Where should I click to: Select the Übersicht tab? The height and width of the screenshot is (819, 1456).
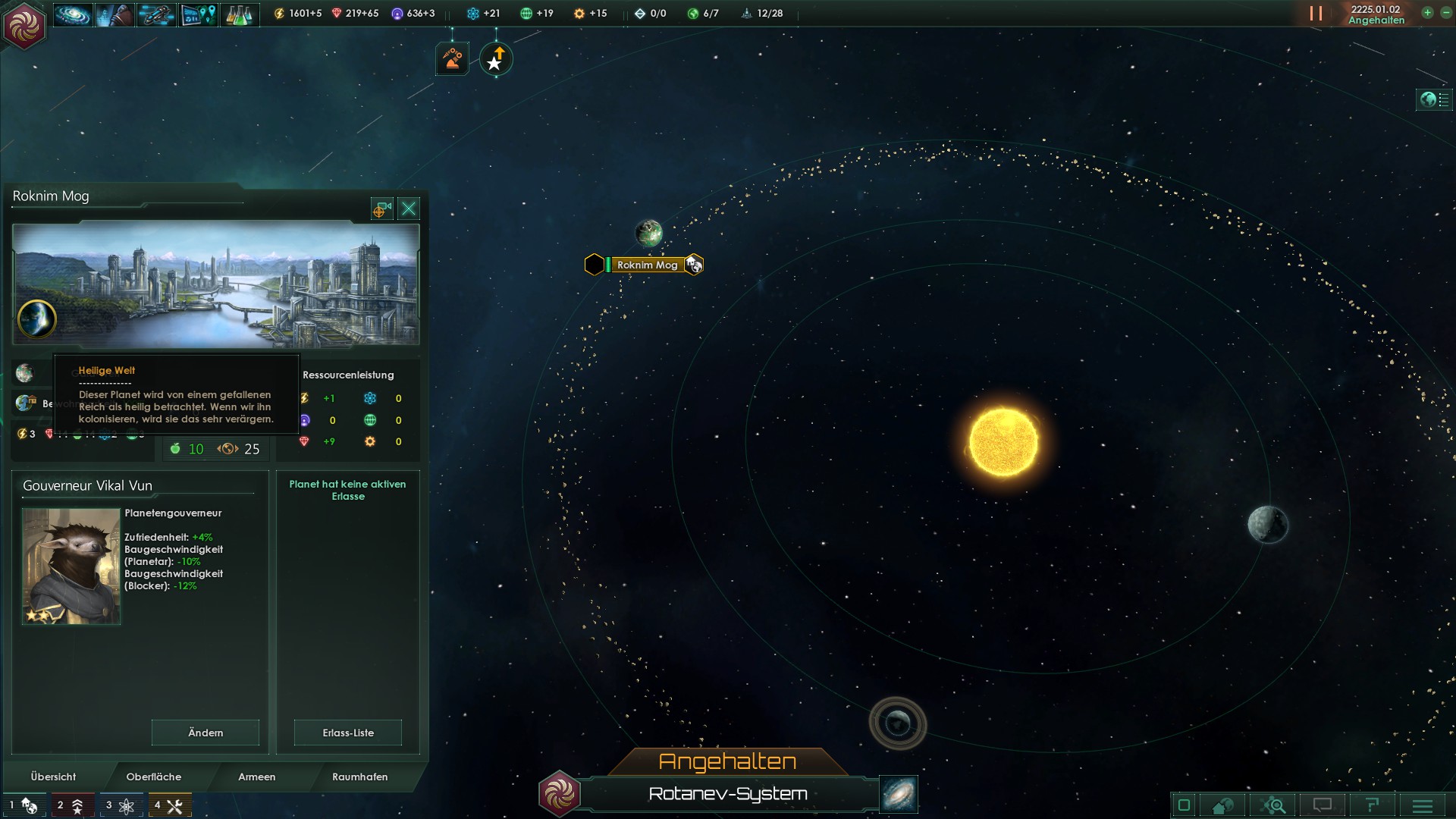tap(53, 777)
